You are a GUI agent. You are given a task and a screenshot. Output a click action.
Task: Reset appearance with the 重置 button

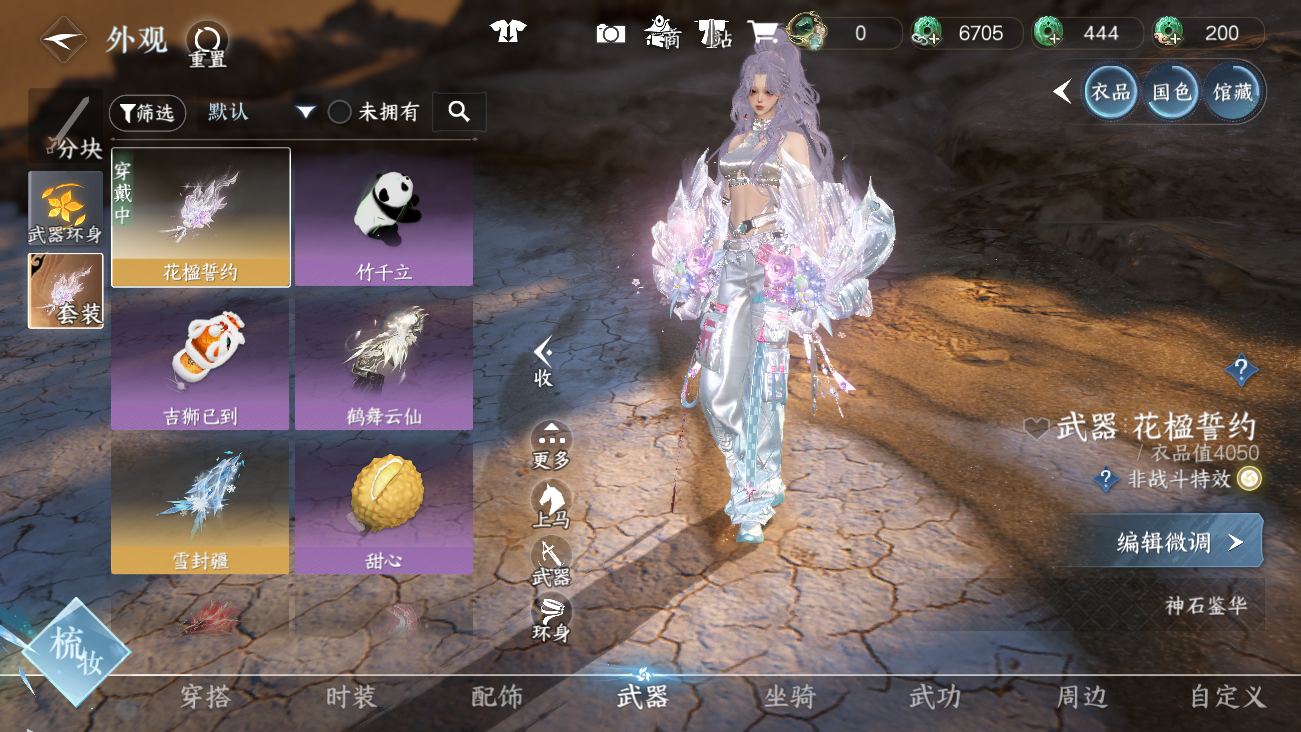tap(208, 44)
